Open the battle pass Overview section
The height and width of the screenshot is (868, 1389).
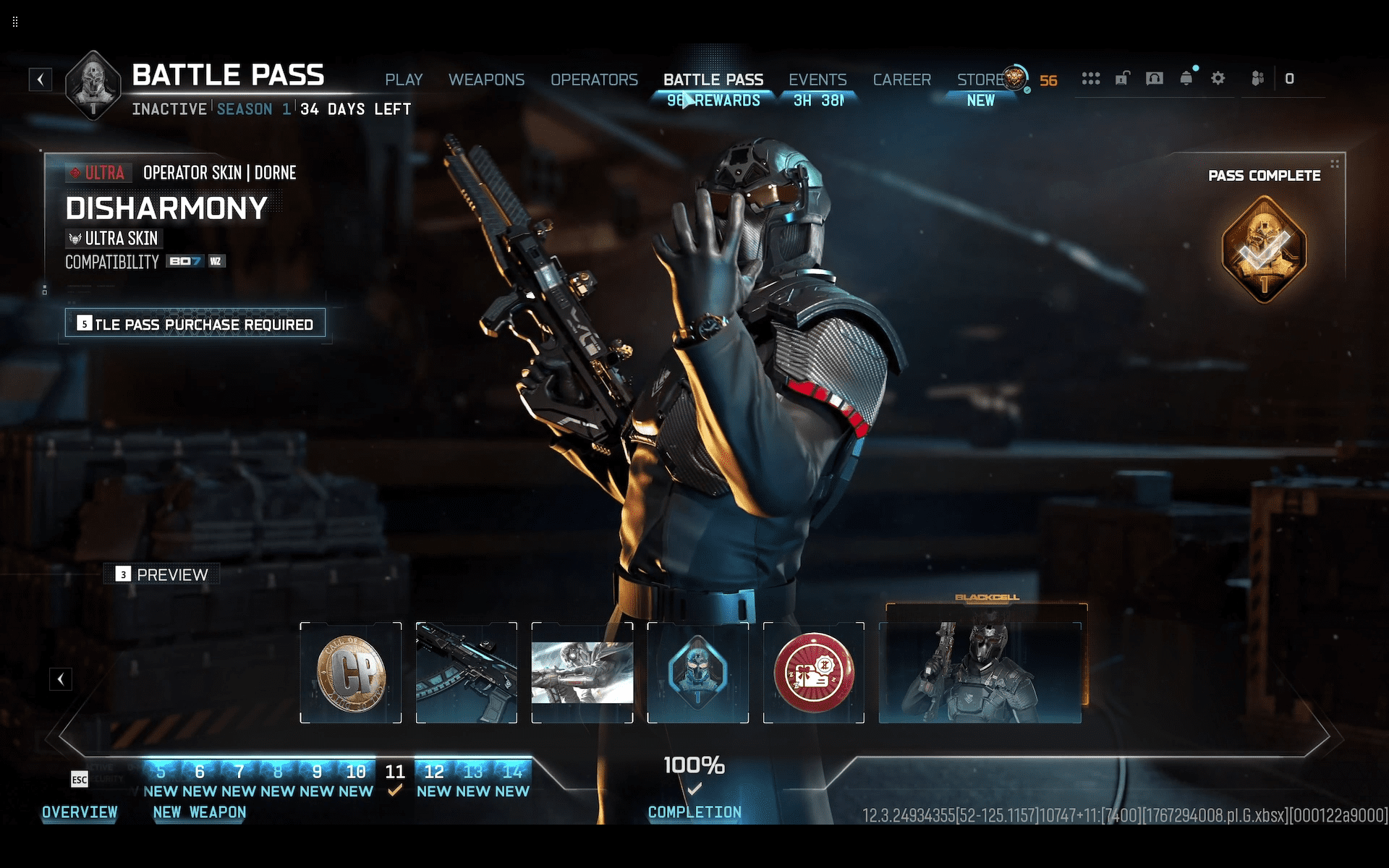tap(80, 812)
